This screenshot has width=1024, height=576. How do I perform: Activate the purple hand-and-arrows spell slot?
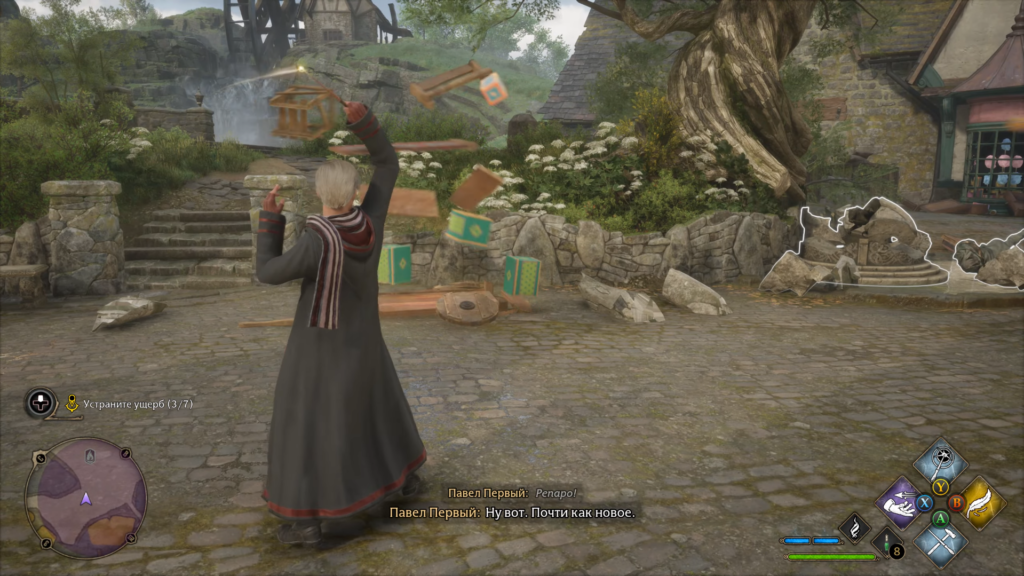(900, 501)
